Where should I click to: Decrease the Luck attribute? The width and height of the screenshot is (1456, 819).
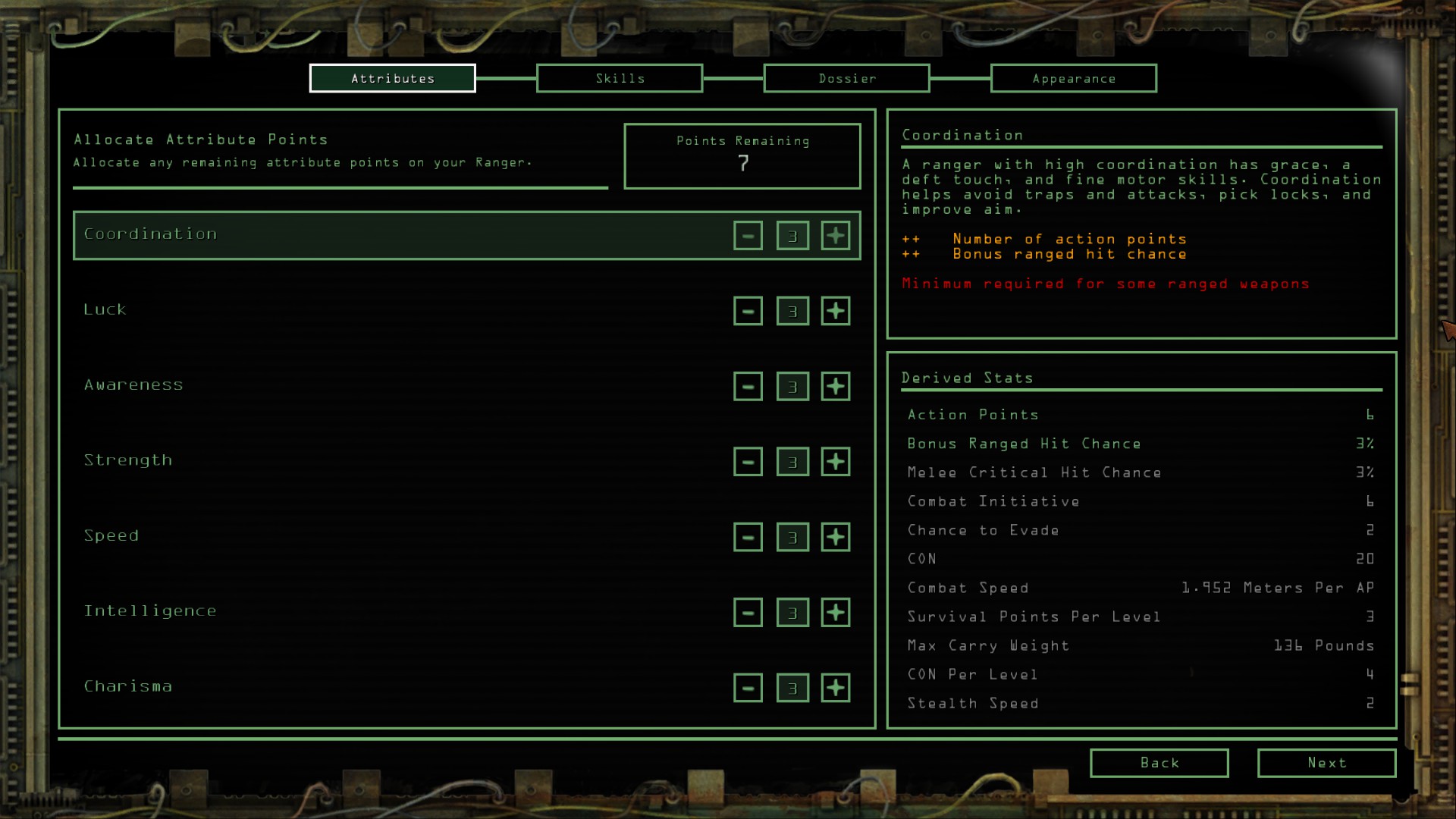tap(748, 310)
